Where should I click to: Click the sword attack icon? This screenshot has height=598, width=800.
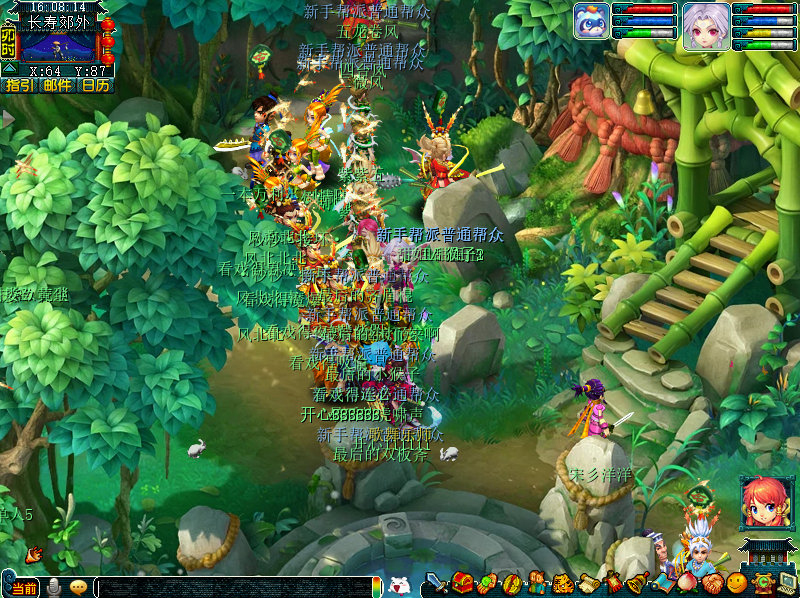pyautogui.click(x=437, y=582)
